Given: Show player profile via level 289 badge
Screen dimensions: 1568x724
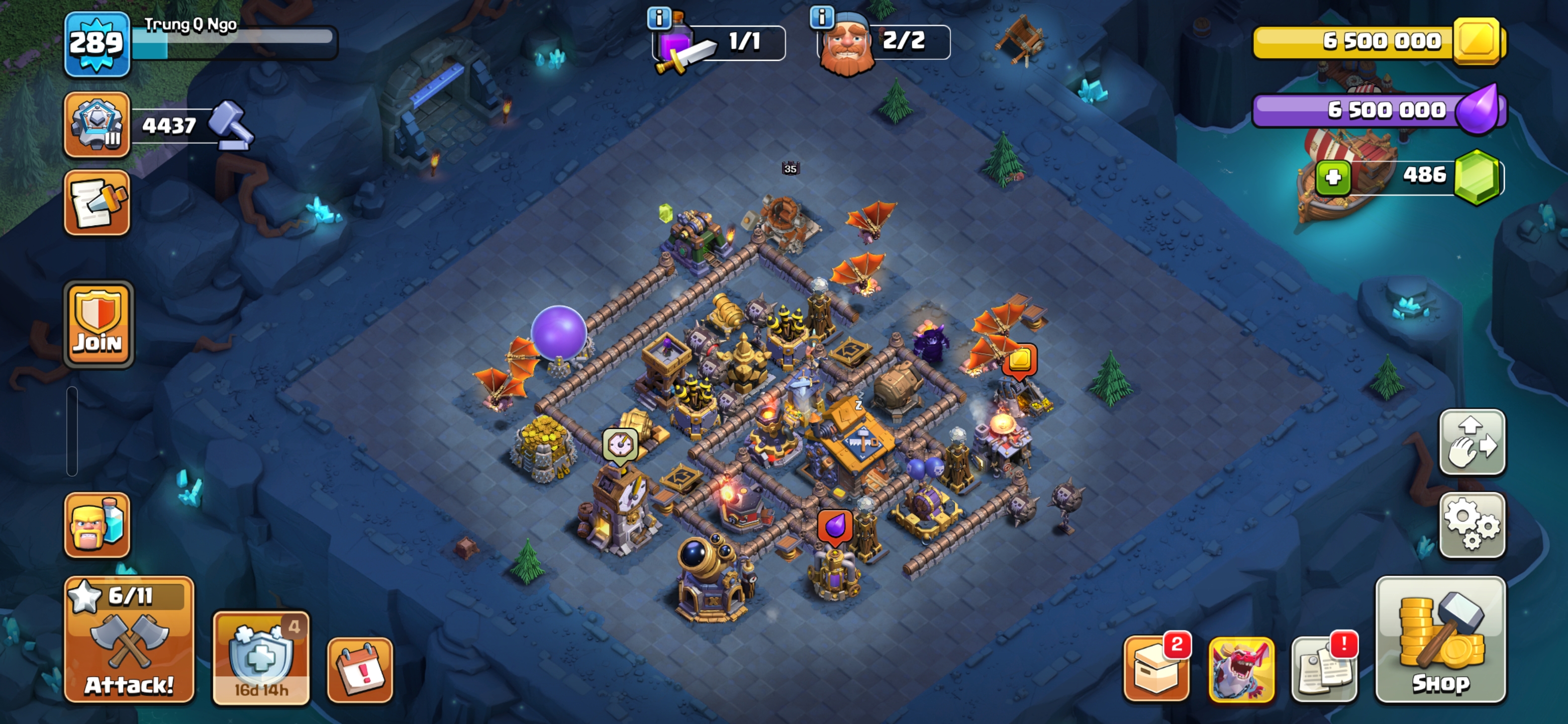Looking at the screenshot, I should [97, 44].
